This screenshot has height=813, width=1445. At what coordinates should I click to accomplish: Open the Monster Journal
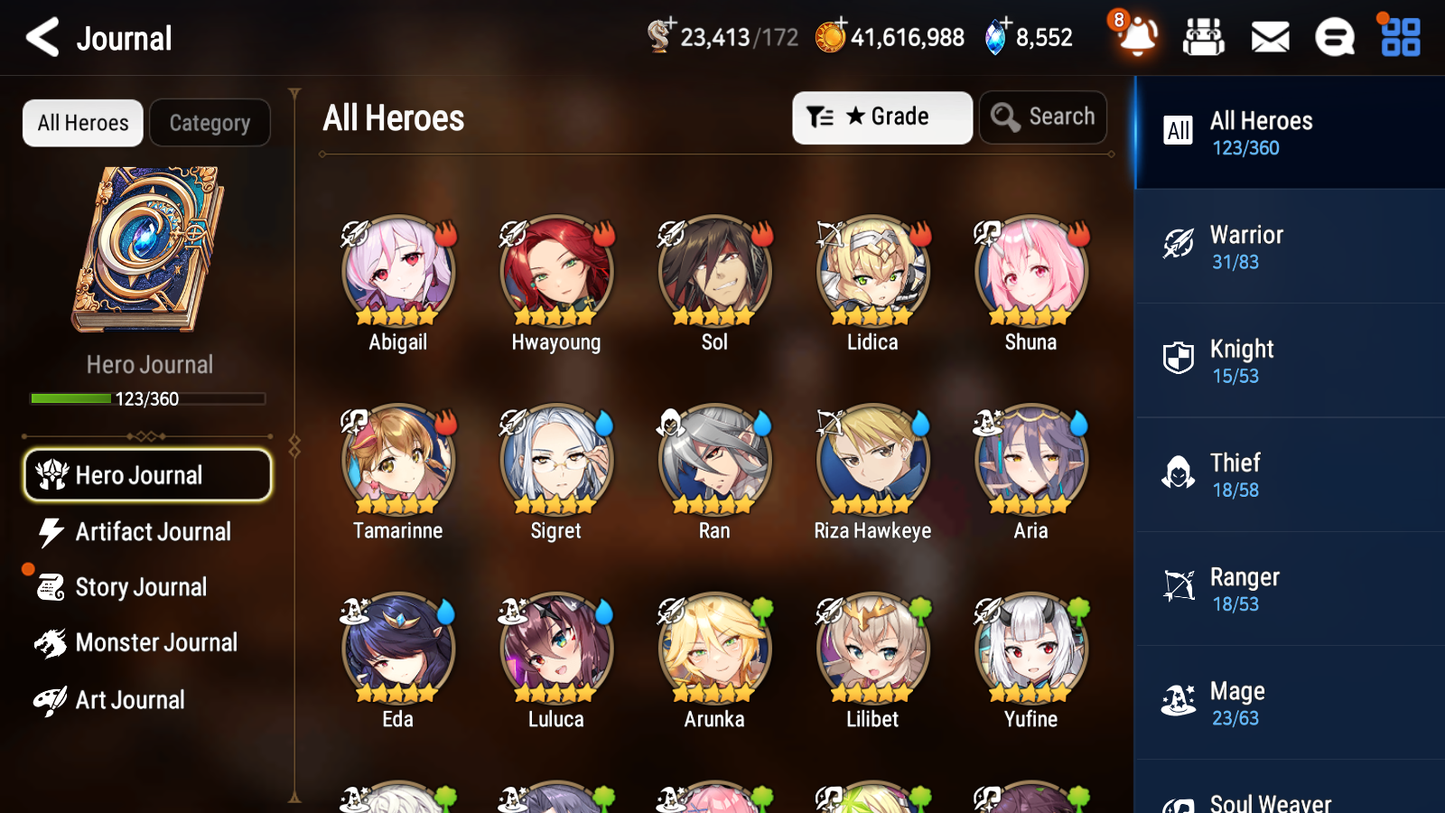(148, 643)
